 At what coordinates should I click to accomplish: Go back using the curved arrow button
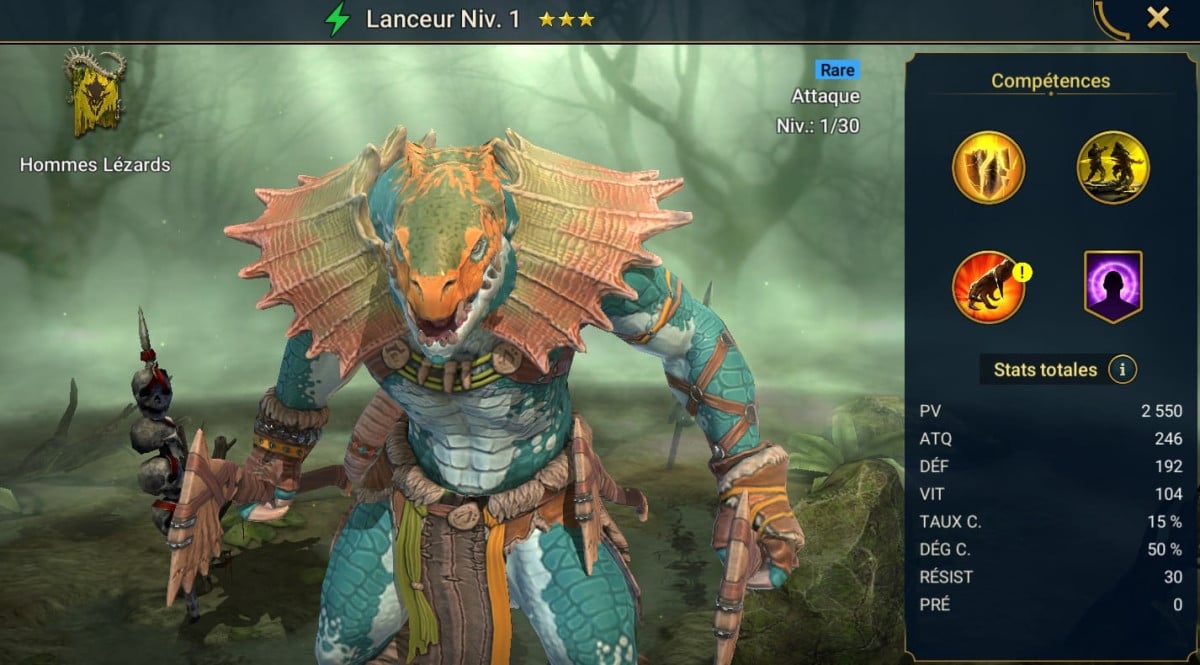(x=1111, y=19)
